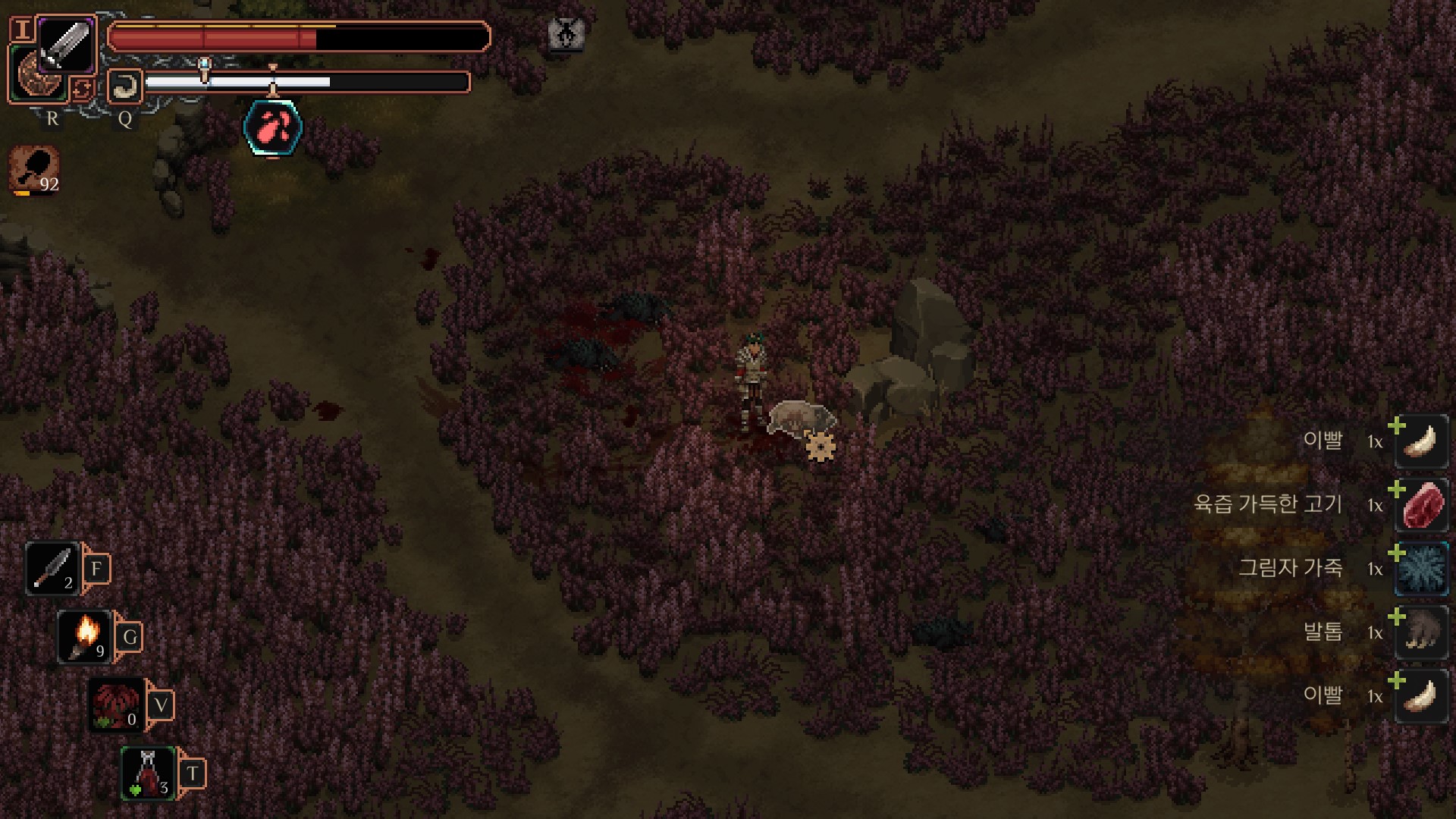The height and width of the screenshot is (819, 1456).
Task: Click the juicy meat loot icon
Action: 1422,505
